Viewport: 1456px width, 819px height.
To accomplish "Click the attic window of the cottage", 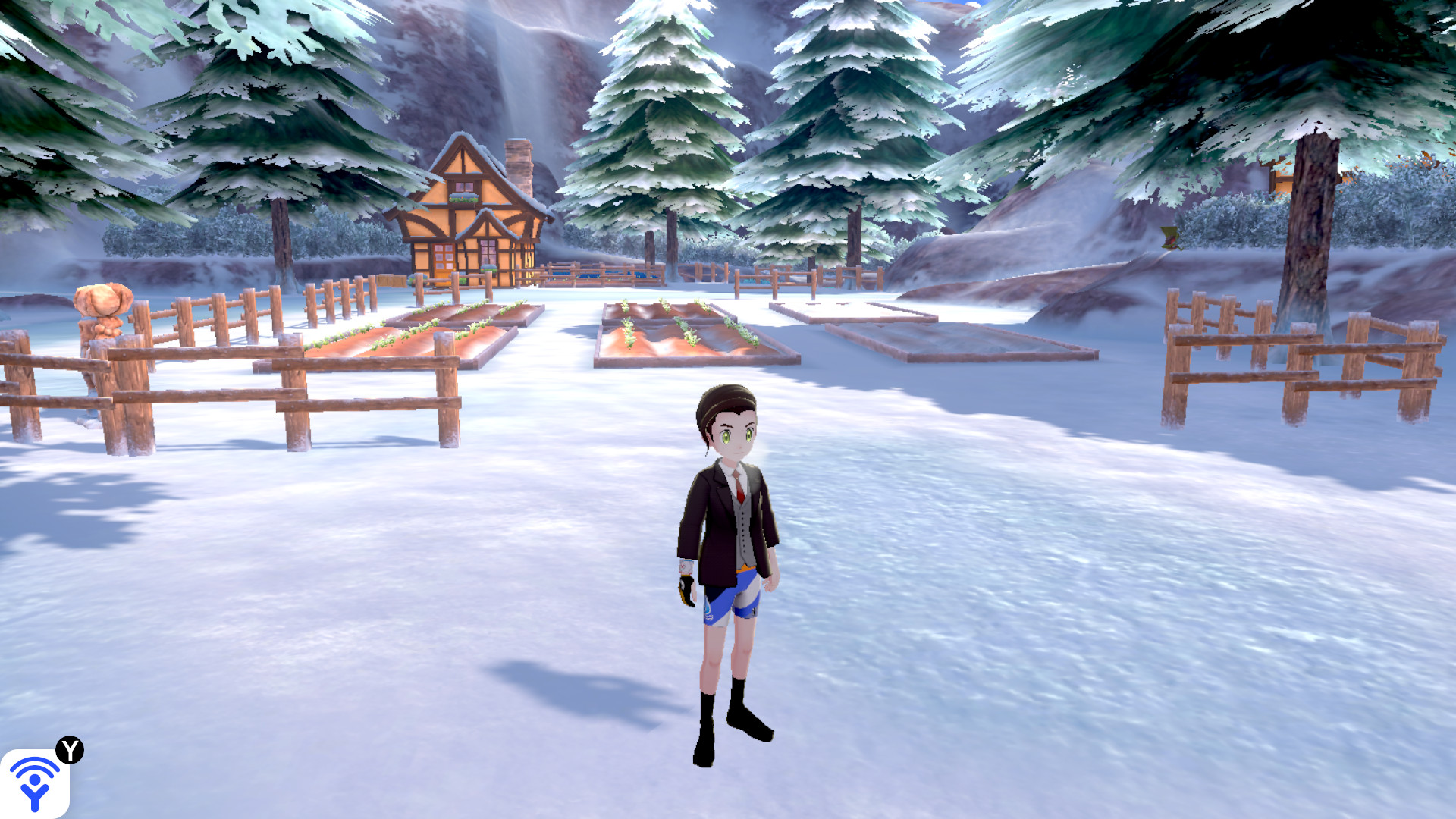I will (464, 186).
